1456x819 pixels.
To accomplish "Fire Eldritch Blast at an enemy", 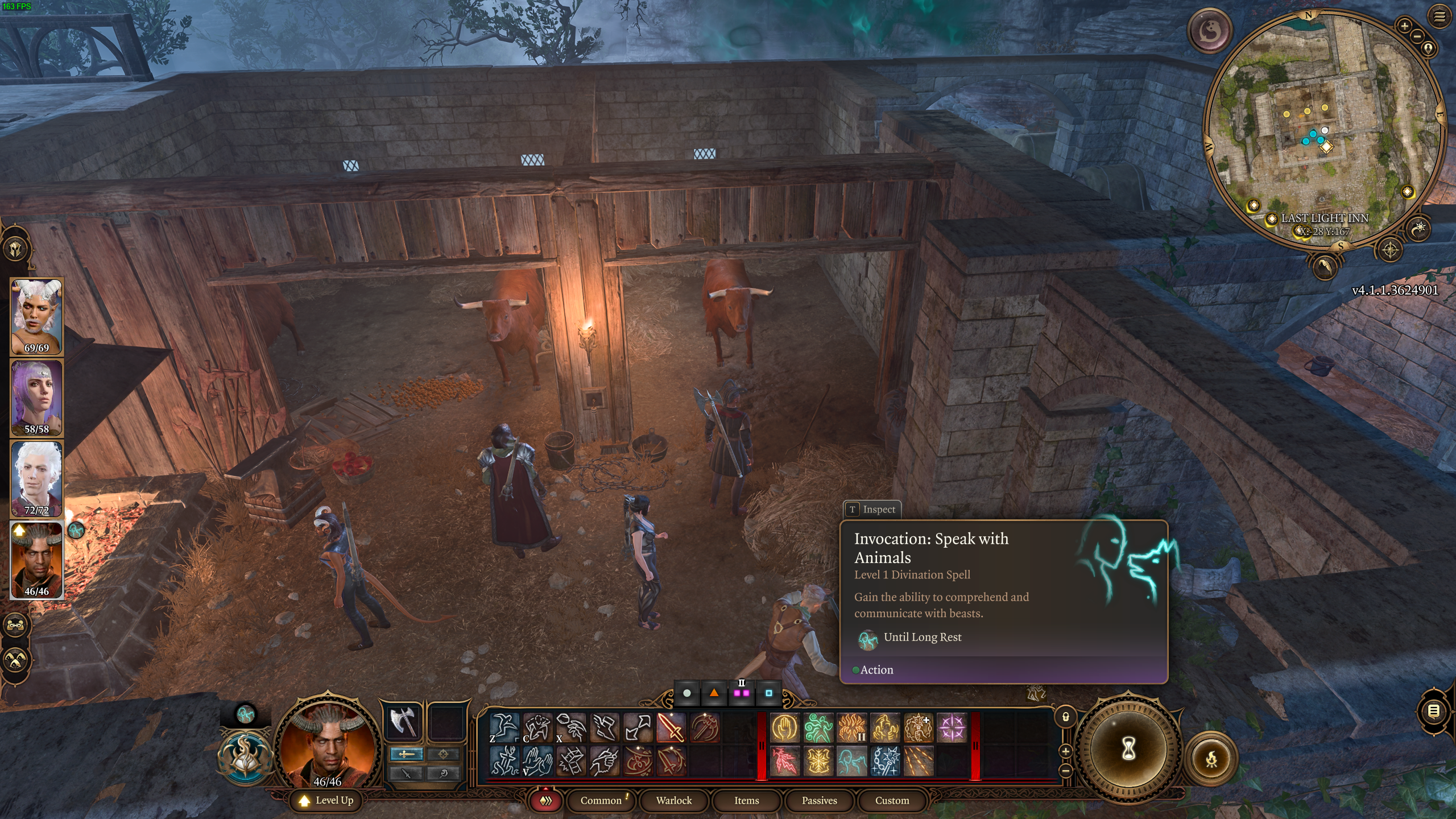I will click(x=952, y=729).
